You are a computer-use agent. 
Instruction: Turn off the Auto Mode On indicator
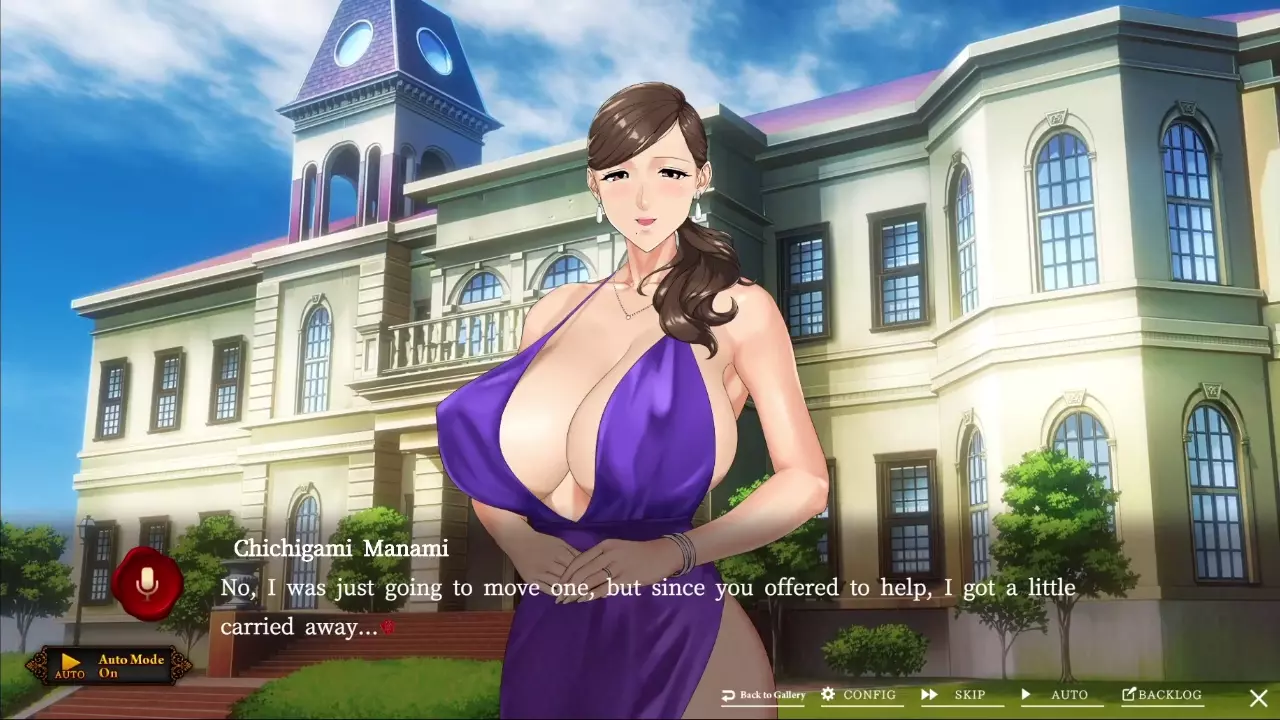click(110, 666)
